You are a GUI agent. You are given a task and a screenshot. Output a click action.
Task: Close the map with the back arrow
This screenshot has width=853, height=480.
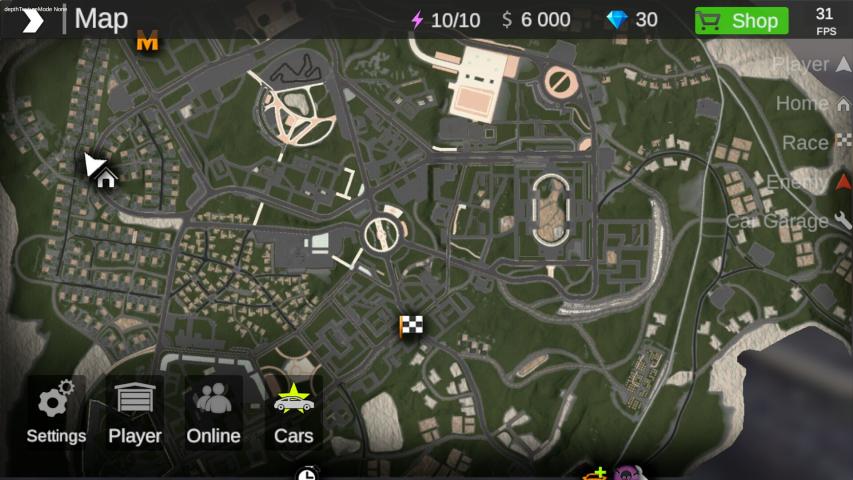coord(32,19)
